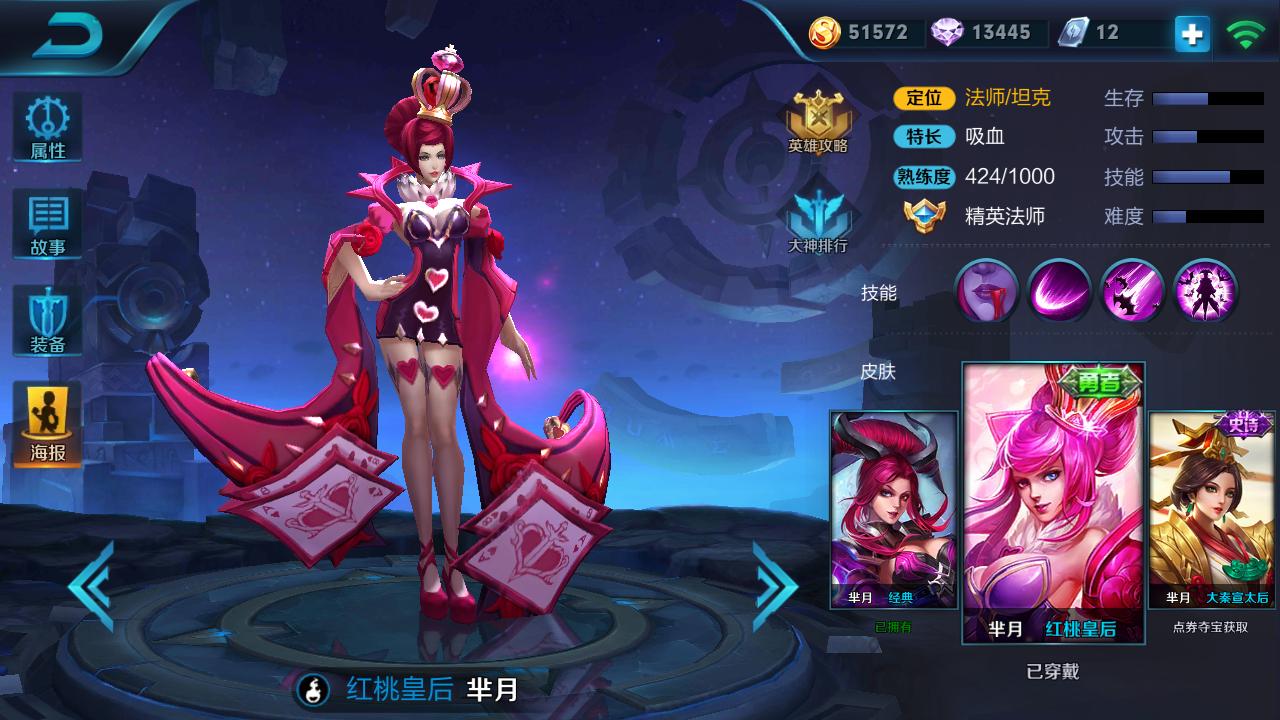Screen dimensions: 1280x720
Task: Open the 故事 story tab
Action: [48, 225]
